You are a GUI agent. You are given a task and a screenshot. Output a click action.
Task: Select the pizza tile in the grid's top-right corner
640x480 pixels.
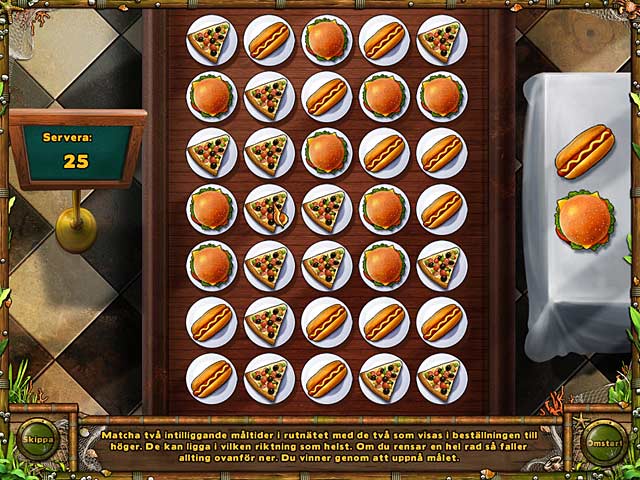(441, 40)
